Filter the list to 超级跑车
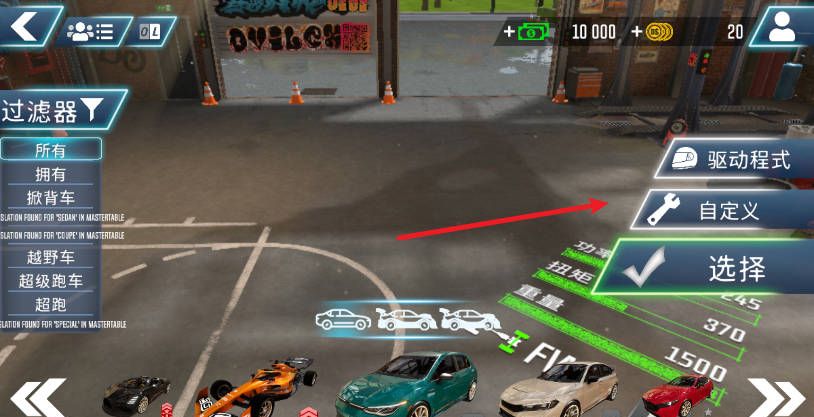814x417 pixels. click(x=51, y=281)
